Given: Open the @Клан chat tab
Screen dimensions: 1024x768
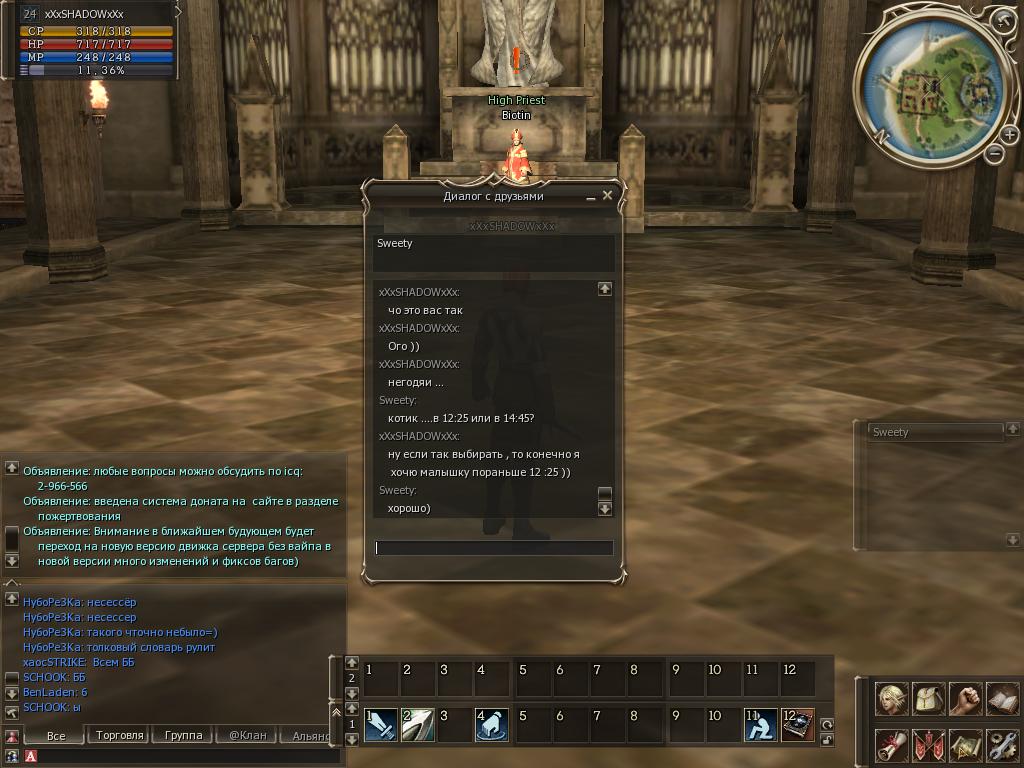Looking at the screenshot, I should pyautogui.click(x=247, y=735).
